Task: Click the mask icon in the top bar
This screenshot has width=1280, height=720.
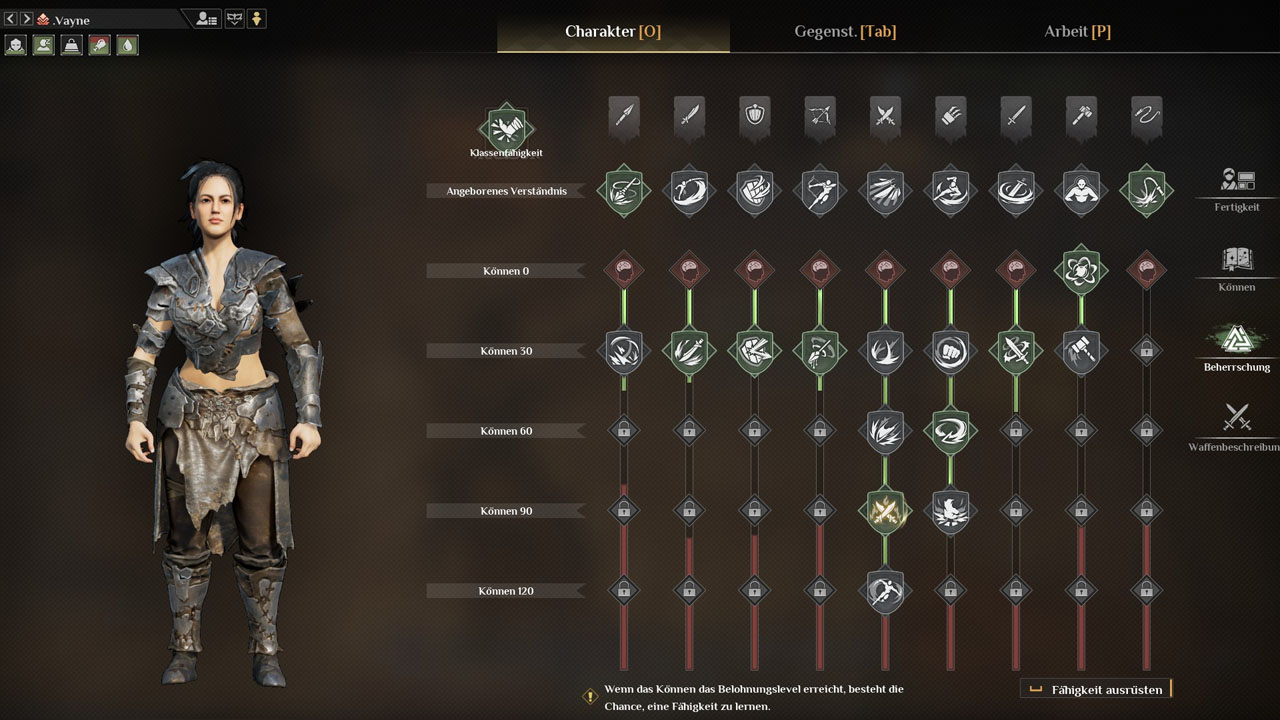Action: click(x=234, y=19)
